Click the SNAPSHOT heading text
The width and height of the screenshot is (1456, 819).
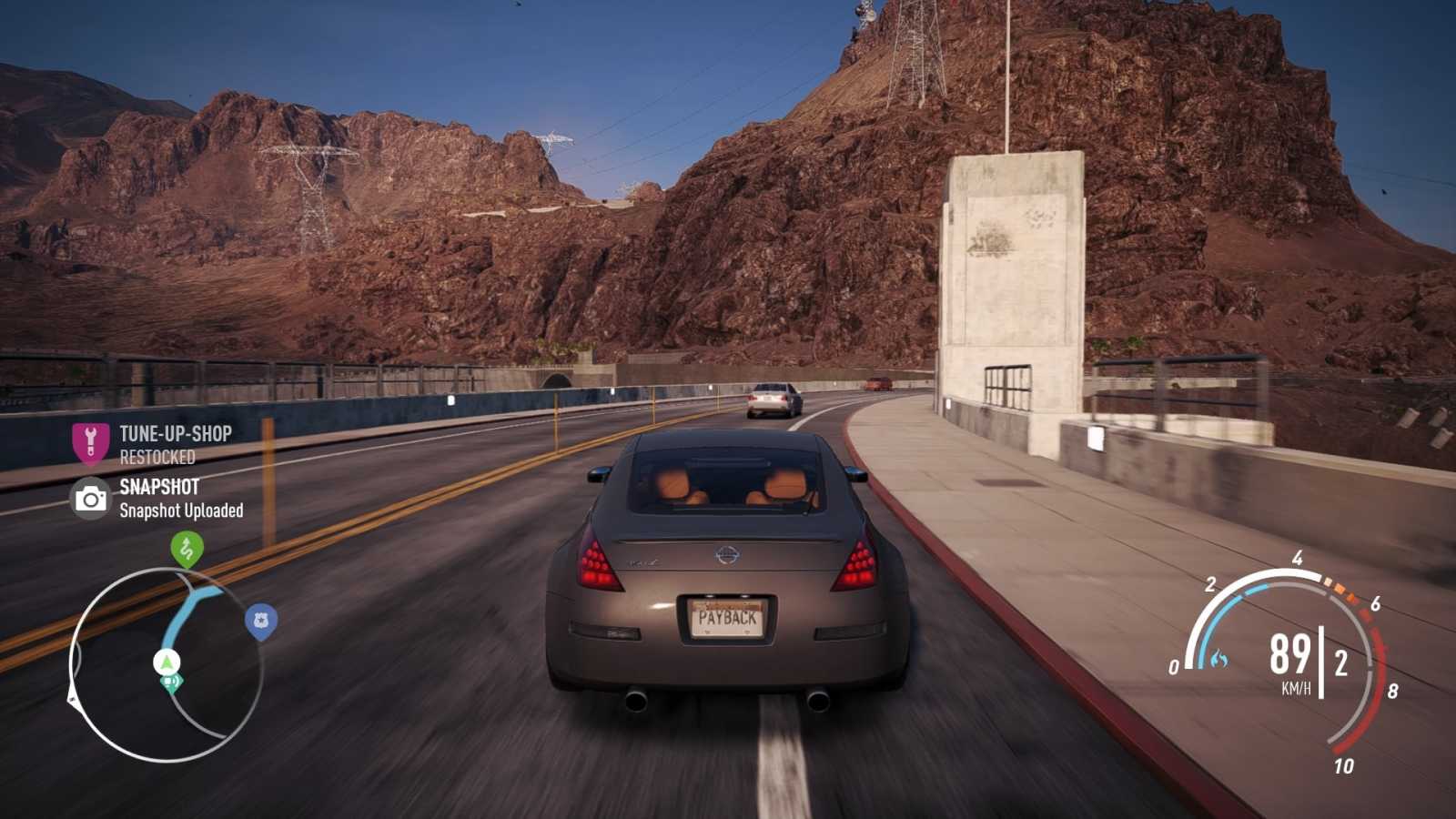tap(160, 487)
